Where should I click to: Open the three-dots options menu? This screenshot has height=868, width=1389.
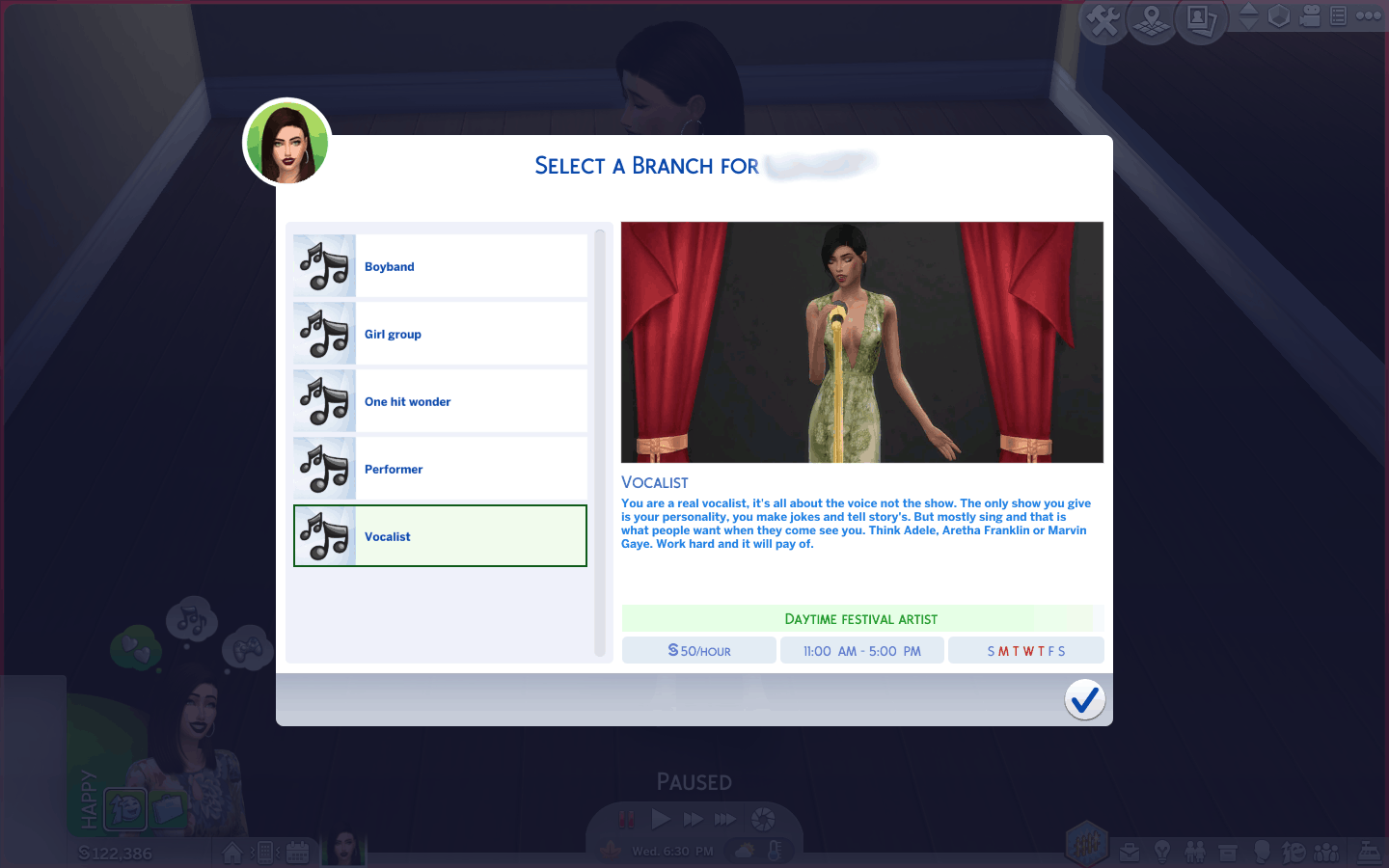[x=1369, y=15]
